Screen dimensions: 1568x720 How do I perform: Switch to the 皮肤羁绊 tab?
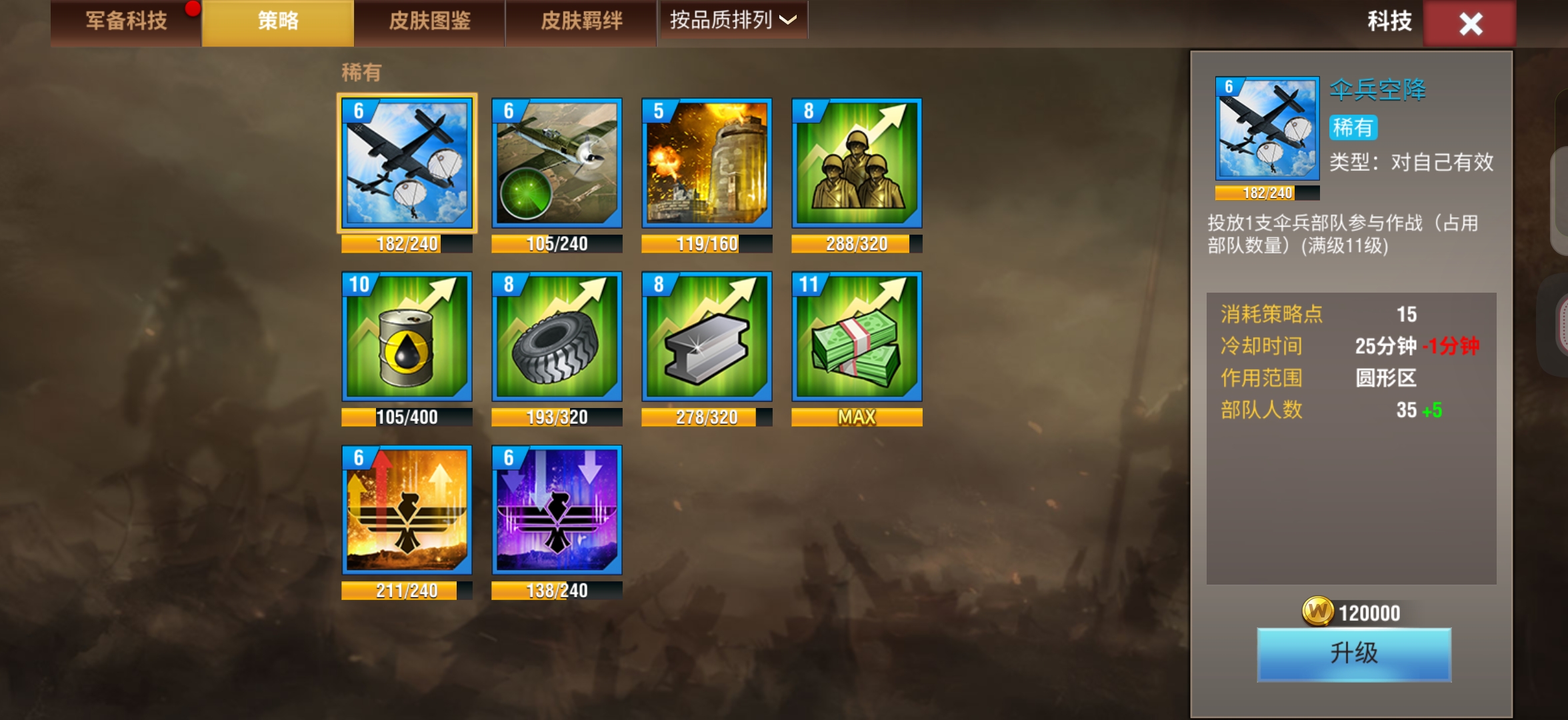581,21
